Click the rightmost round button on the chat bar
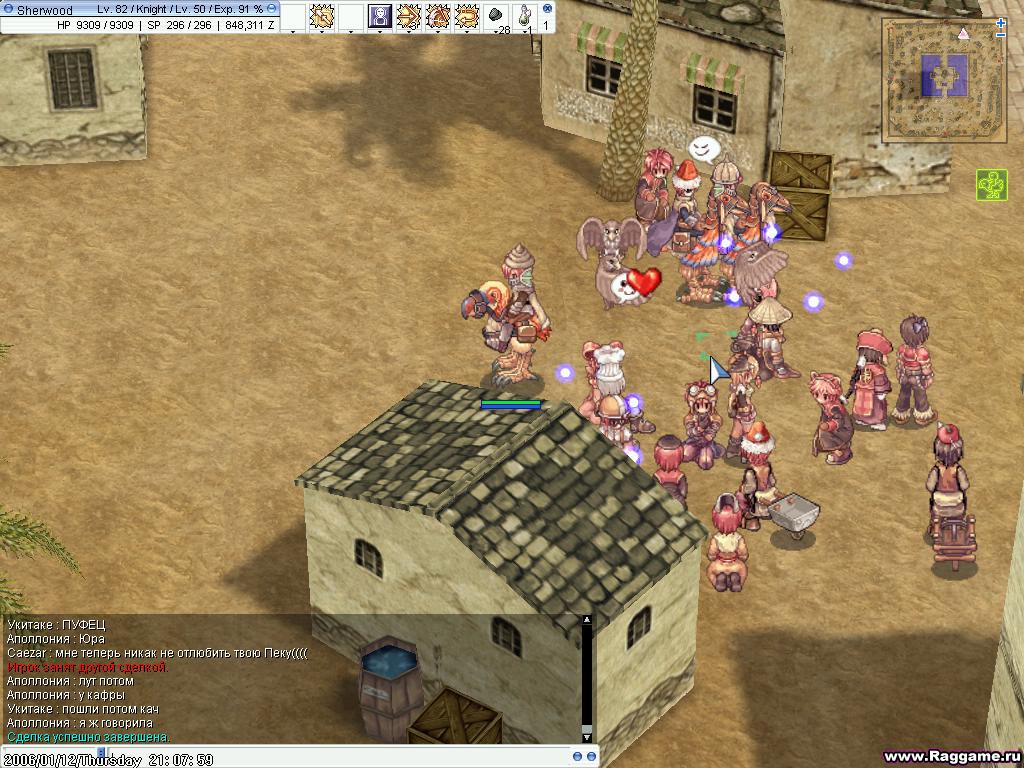The image size is (1024, 768). coord(591,756)
